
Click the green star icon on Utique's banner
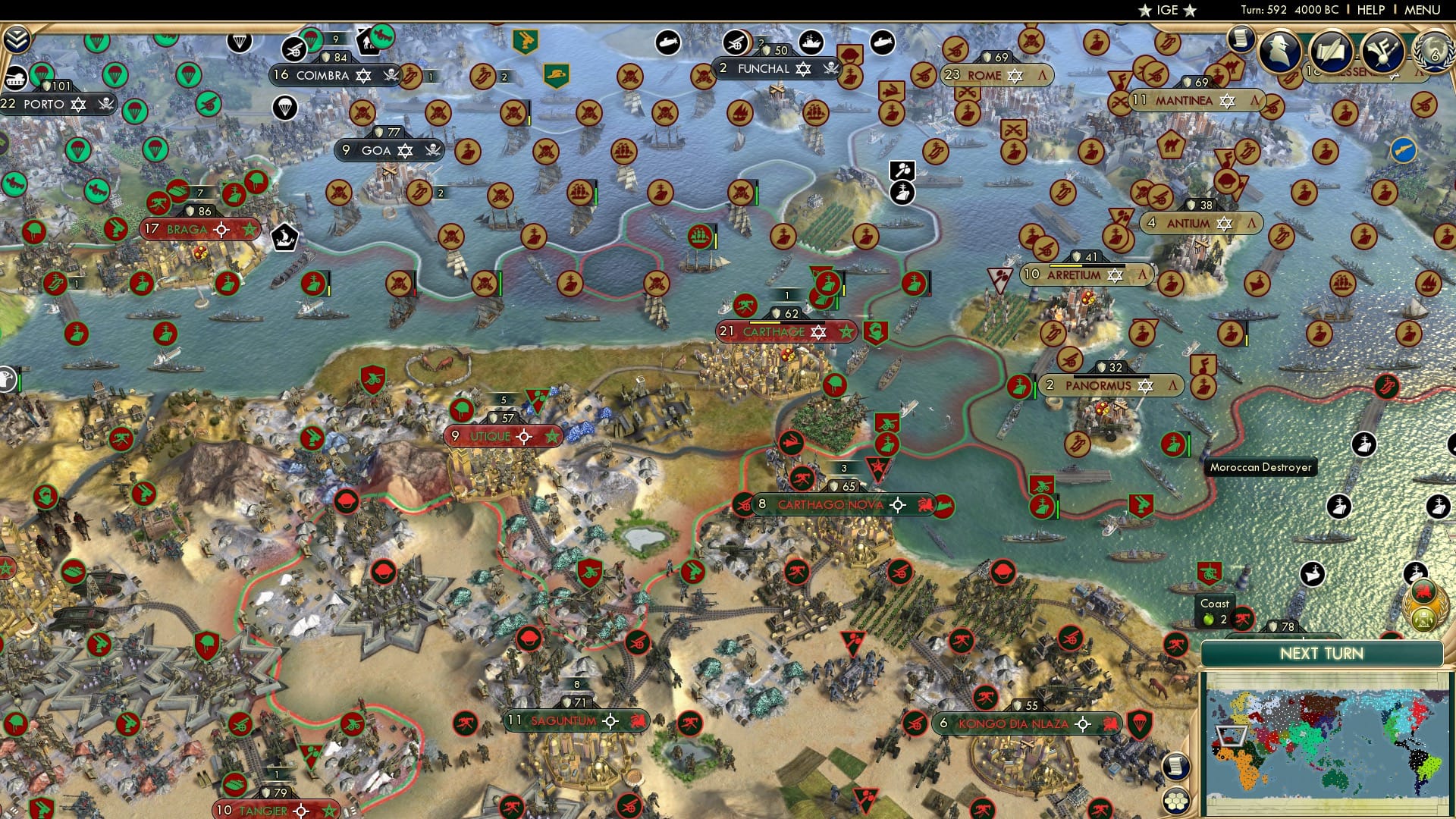coord(553,437)
